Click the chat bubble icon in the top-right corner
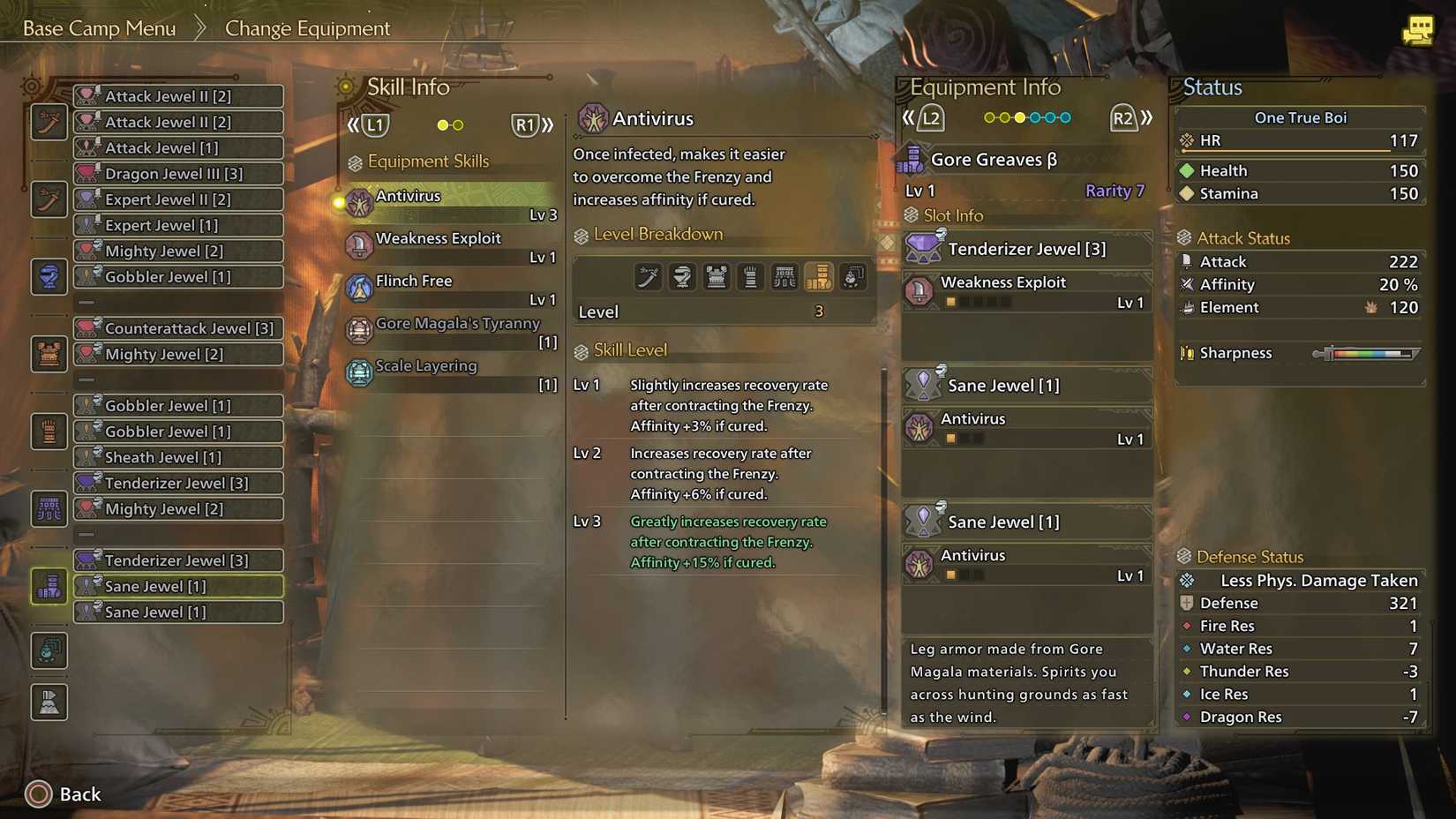The width and height of the screenshot is (1456, 819). coord(1418,29)
